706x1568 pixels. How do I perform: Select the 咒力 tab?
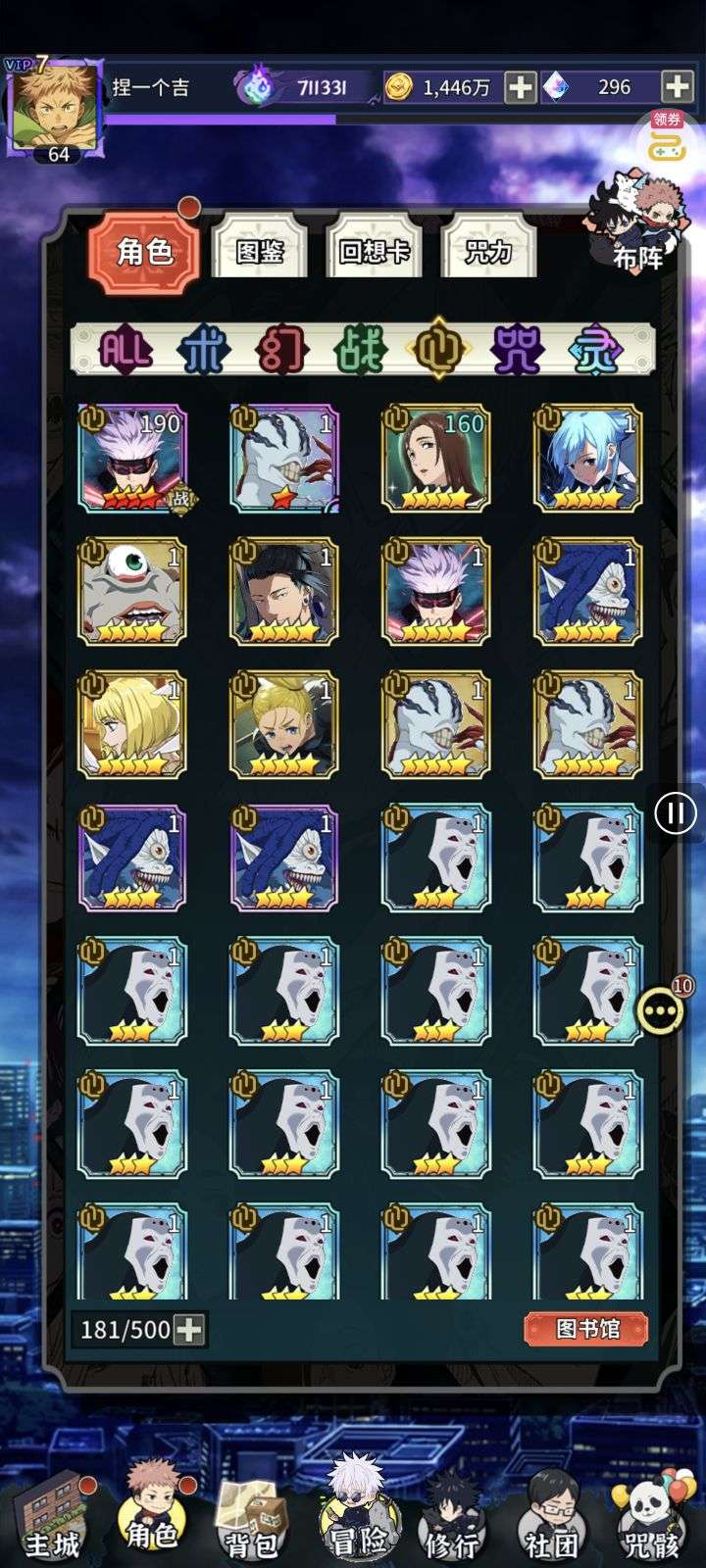click(488, 252)
